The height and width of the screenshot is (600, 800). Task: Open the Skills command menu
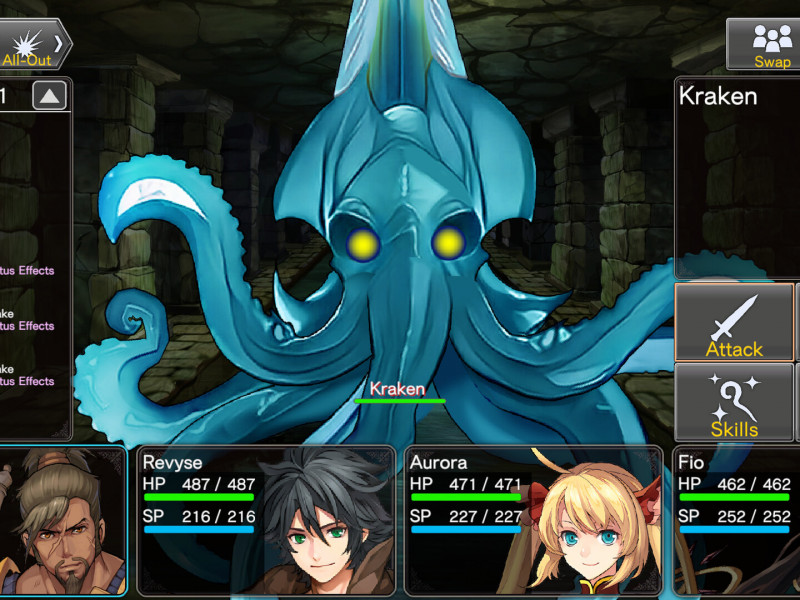[x=734, y=403]
